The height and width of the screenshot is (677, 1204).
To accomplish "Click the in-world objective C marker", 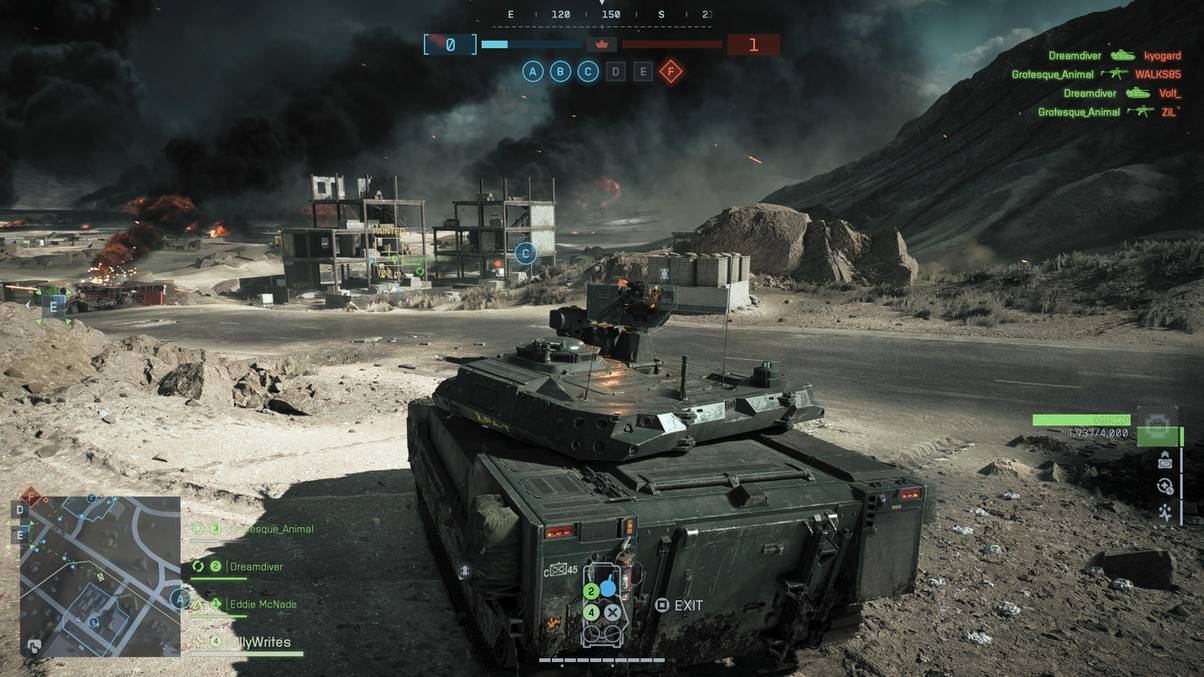I will pos(525,254).
